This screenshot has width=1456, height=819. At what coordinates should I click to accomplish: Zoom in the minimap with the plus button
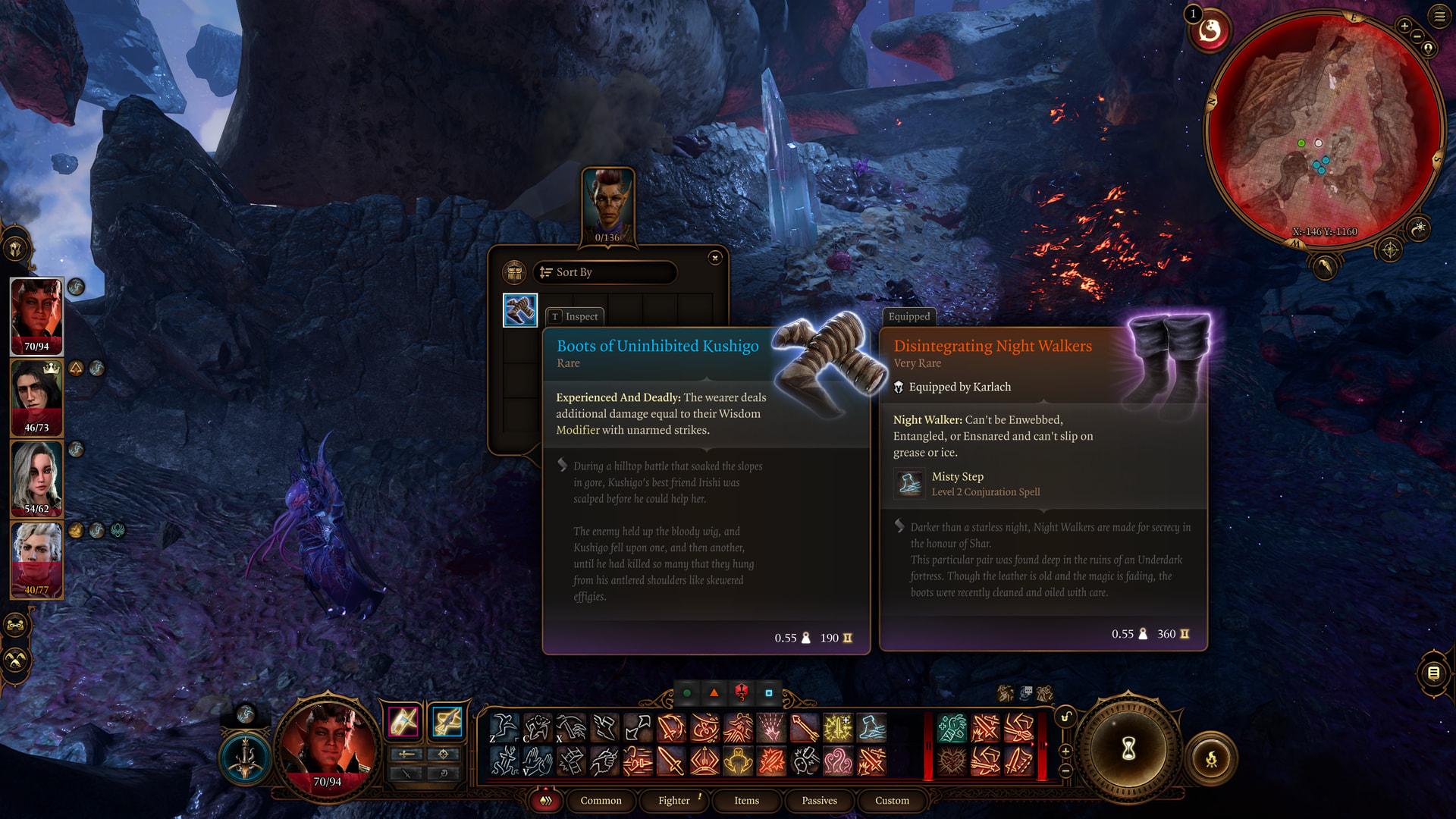1404,26
